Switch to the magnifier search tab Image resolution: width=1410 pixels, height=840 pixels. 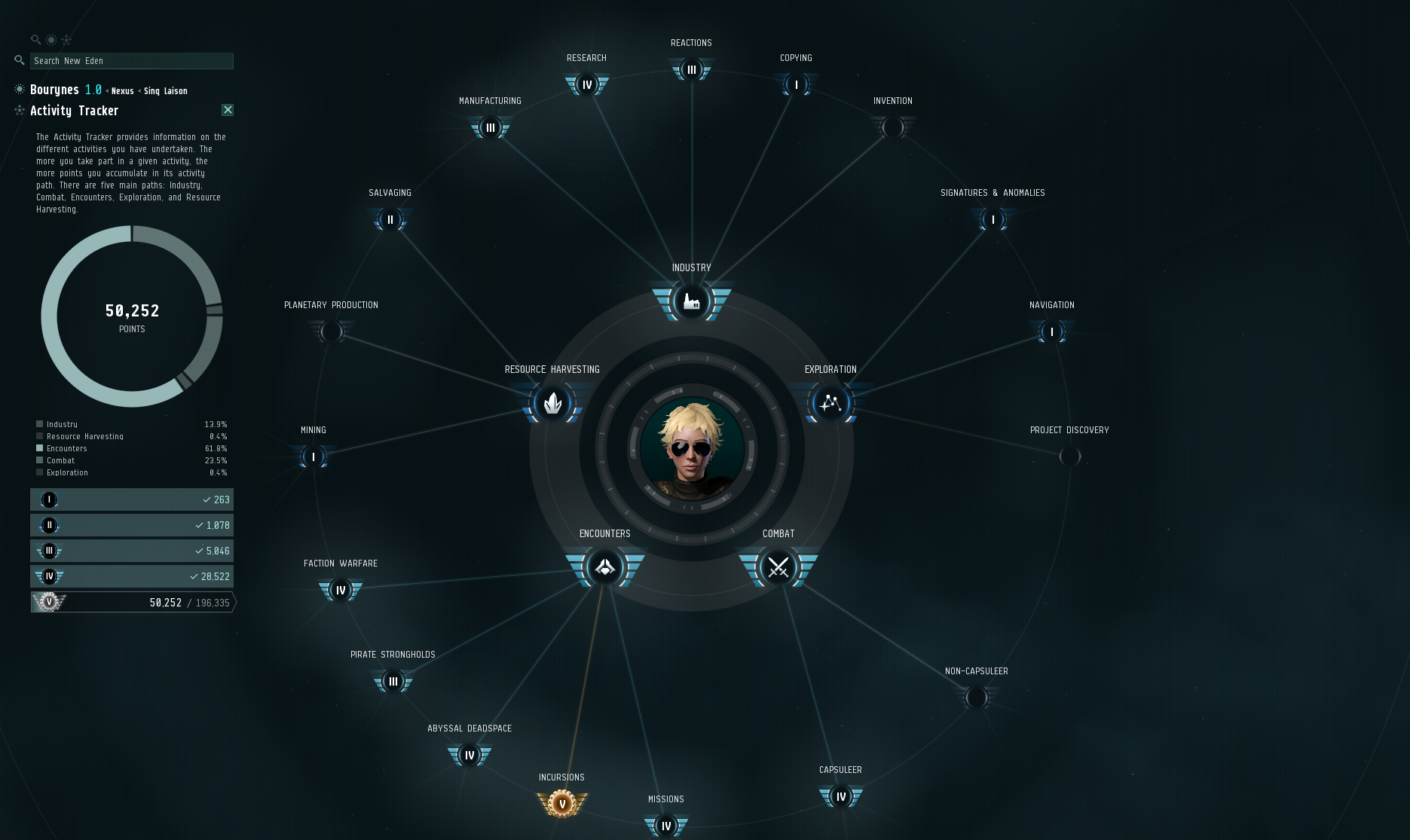pyautogui.click(x=36, y=39)
